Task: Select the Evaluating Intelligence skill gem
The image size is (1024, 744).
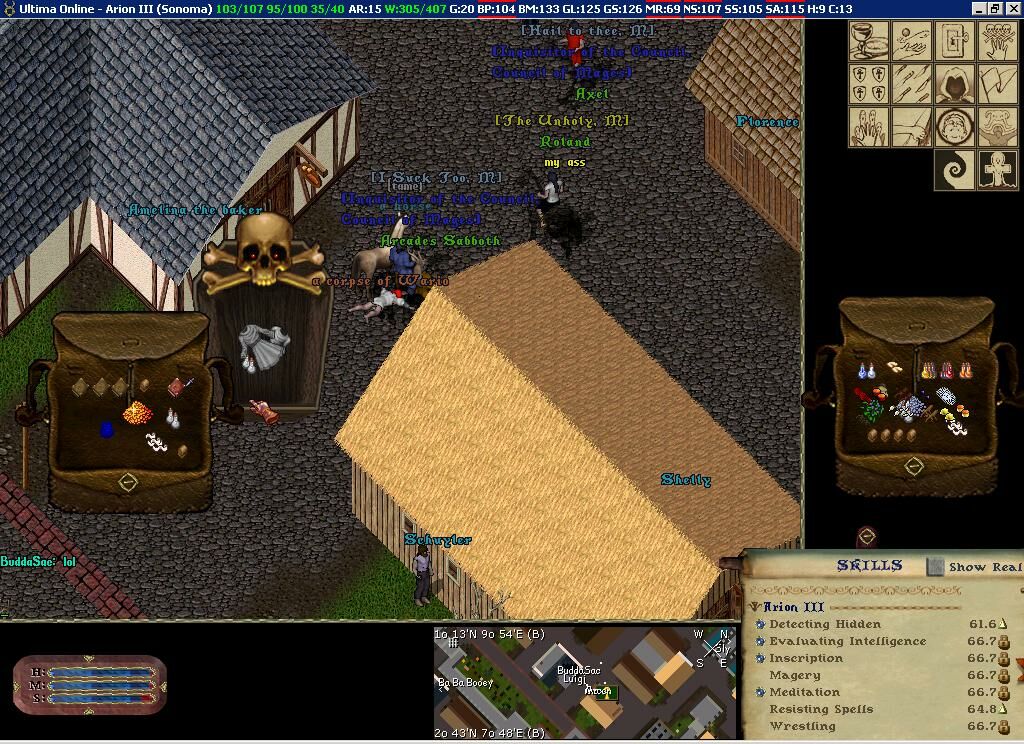Action: click(x=761, y=642)
